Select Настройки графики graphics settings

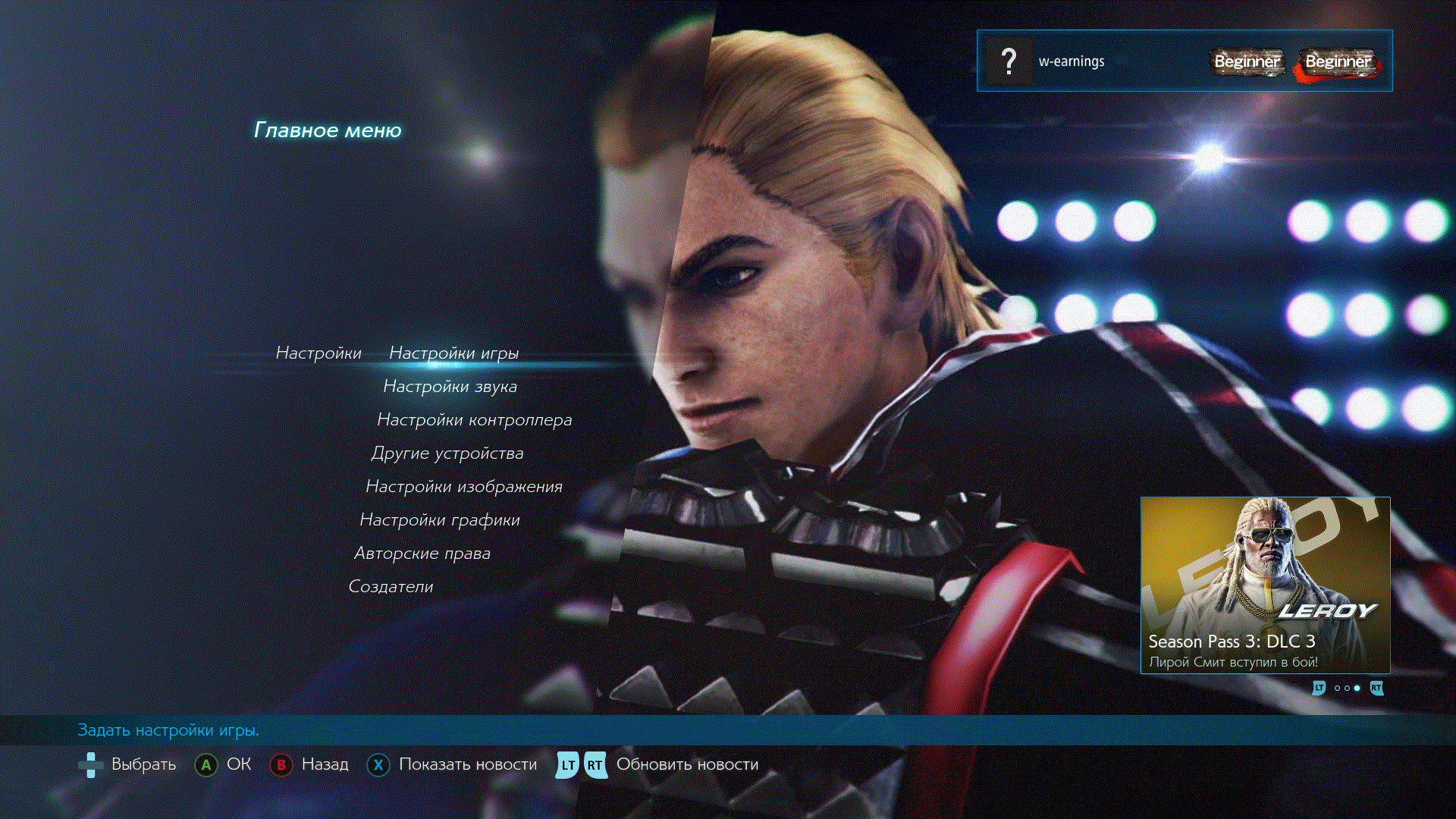point(439,520)
